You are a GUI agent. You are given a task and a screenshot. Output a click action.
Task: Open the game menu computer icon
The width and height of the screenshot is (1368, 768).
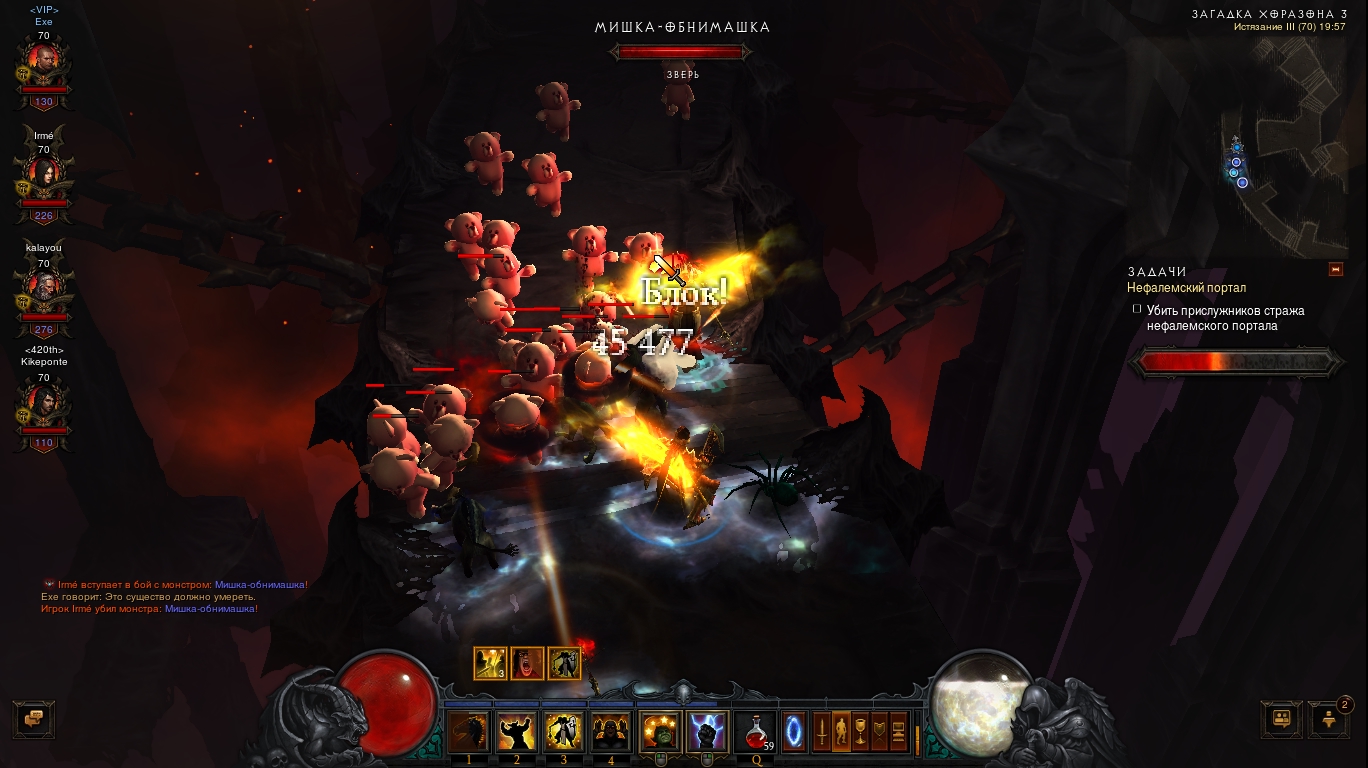(899, 730)
